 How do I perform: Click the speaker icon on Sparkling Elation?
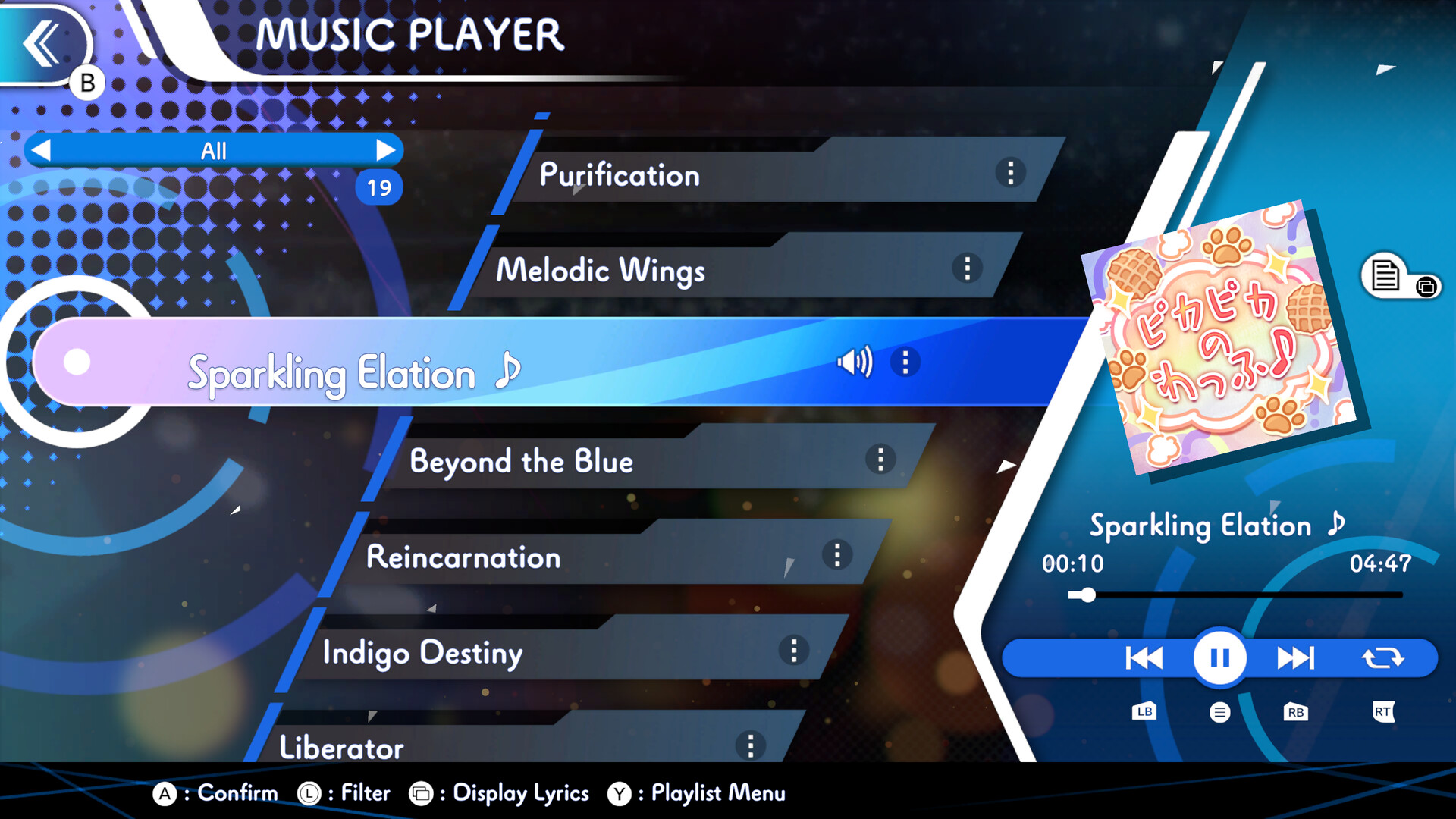click(x=855, y=362)
